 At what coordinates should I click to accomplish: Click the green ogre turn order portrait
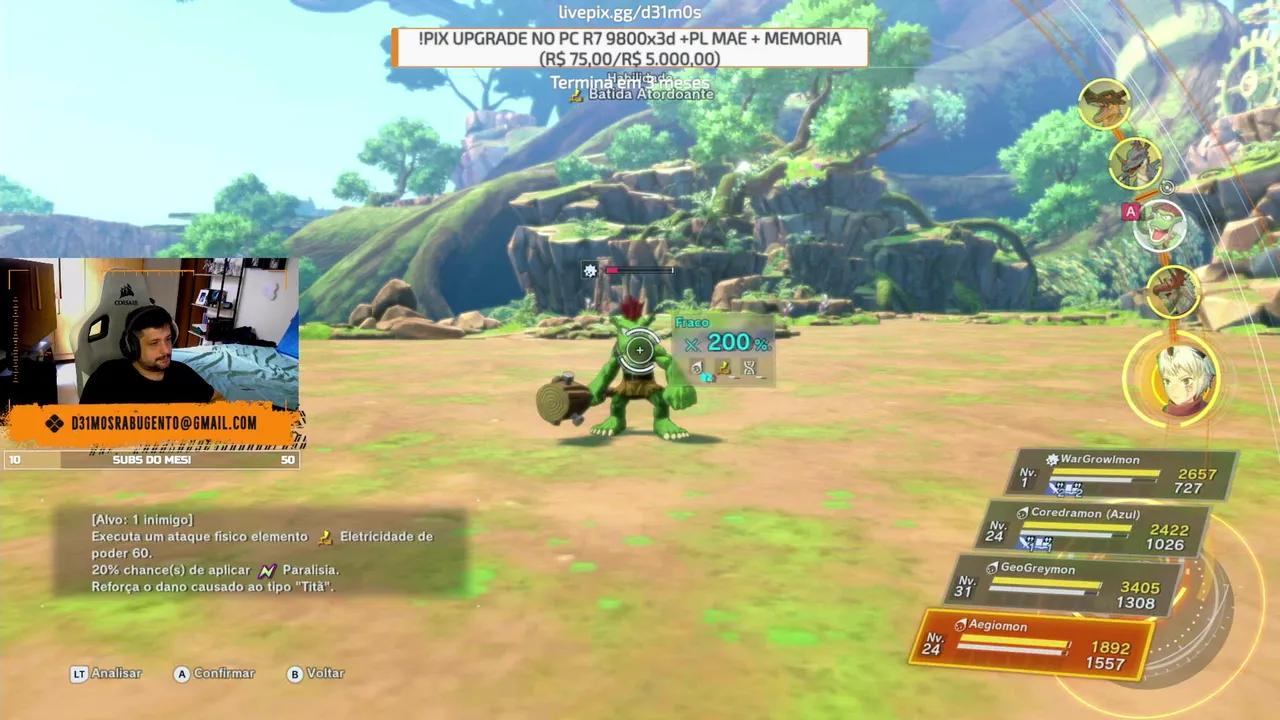tap(1160, 225)
